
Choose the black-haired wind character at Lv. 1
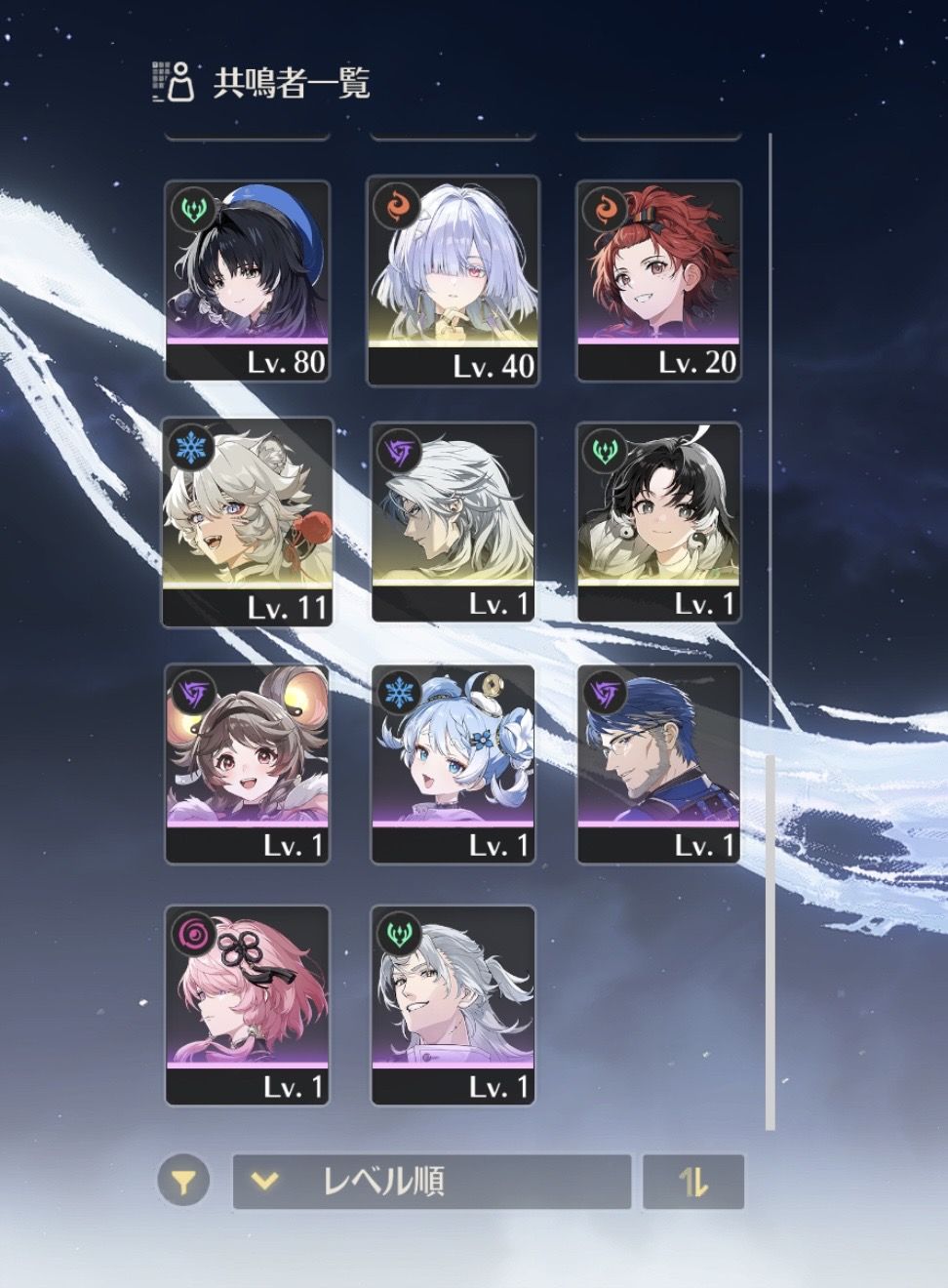pyautogui.click(x=659, y=522)
